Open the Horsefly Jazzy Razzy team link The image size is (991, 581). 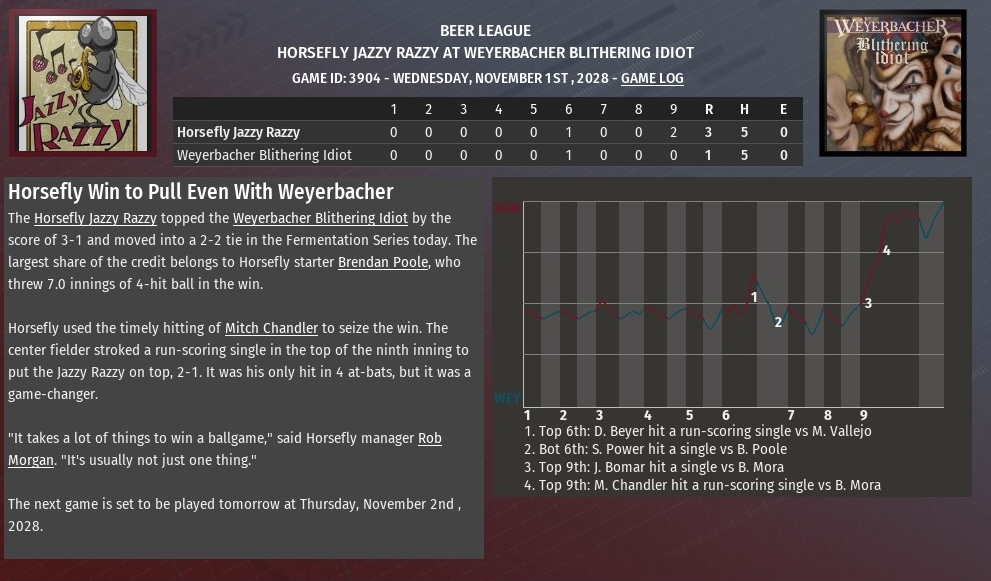(95, 218)
